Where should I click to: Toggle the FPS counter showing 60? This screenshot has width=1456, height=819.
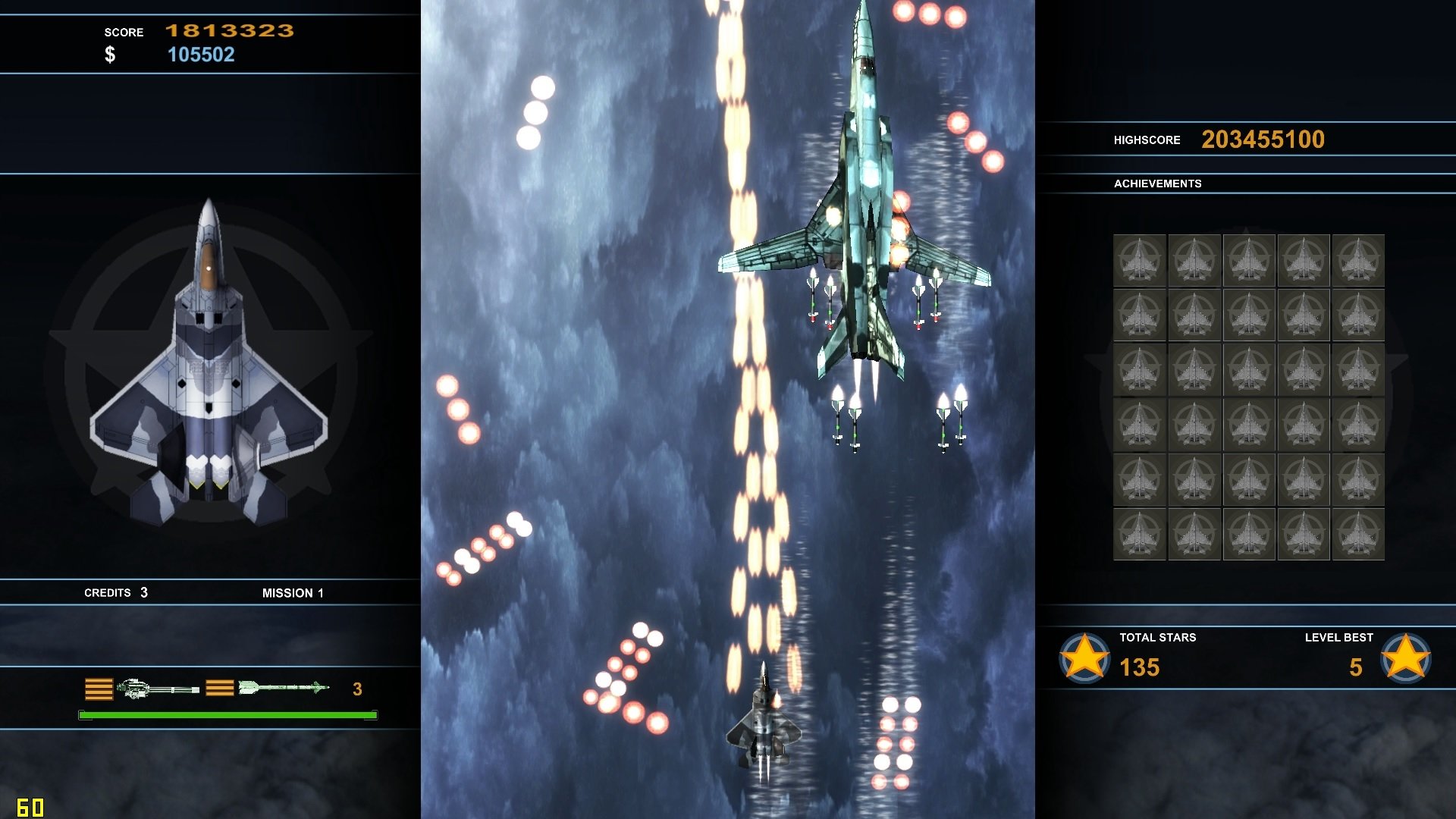pyautogui.click(x=30, y=807)
